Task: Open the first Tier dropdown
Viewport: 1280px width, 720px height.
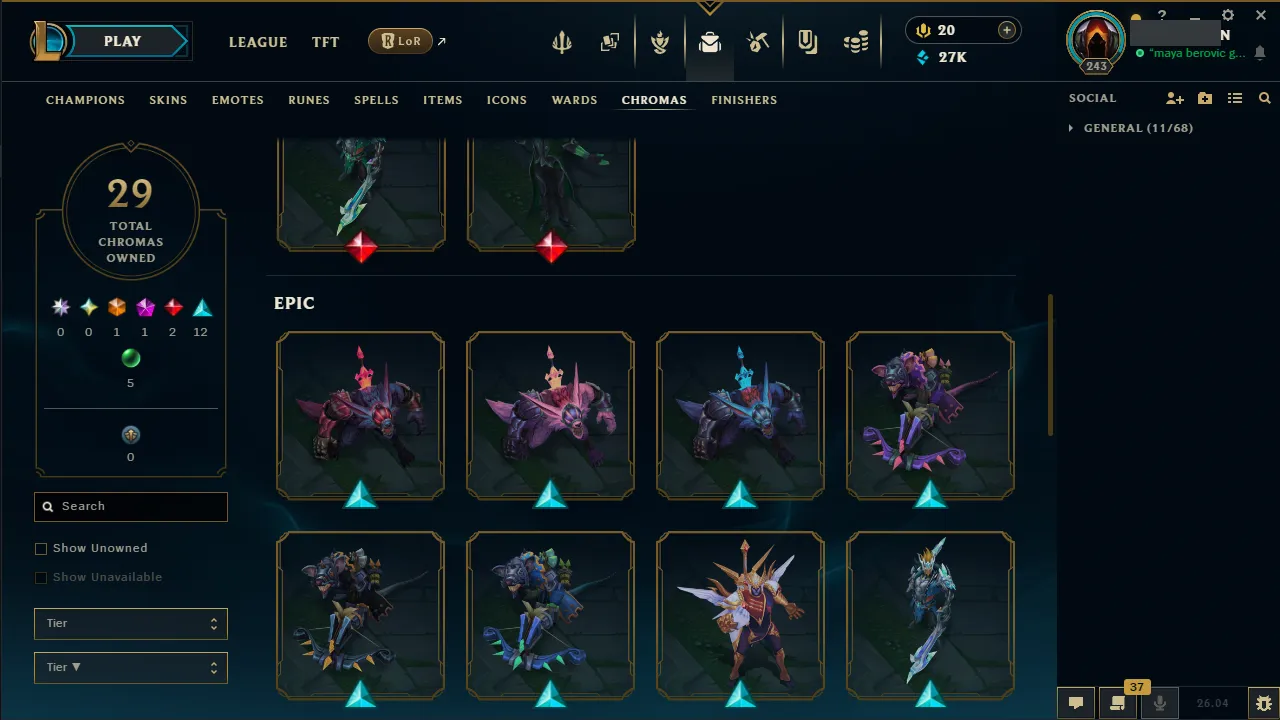Action: pos(130,623)
